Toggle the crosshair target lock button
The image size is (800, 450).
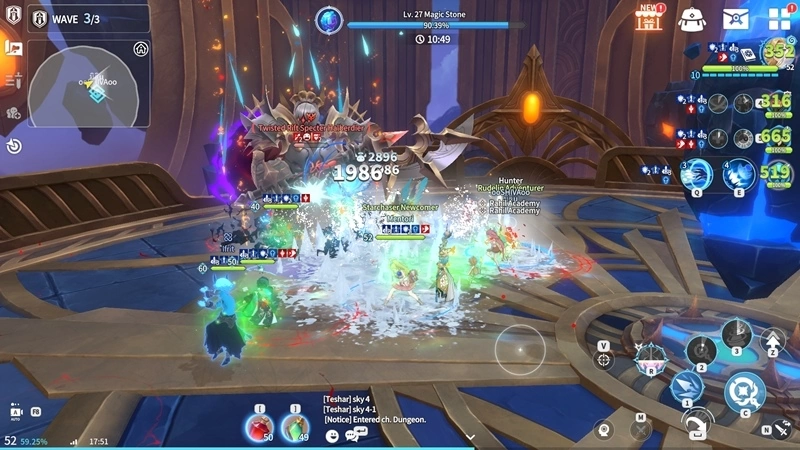[x=604, y=359]
